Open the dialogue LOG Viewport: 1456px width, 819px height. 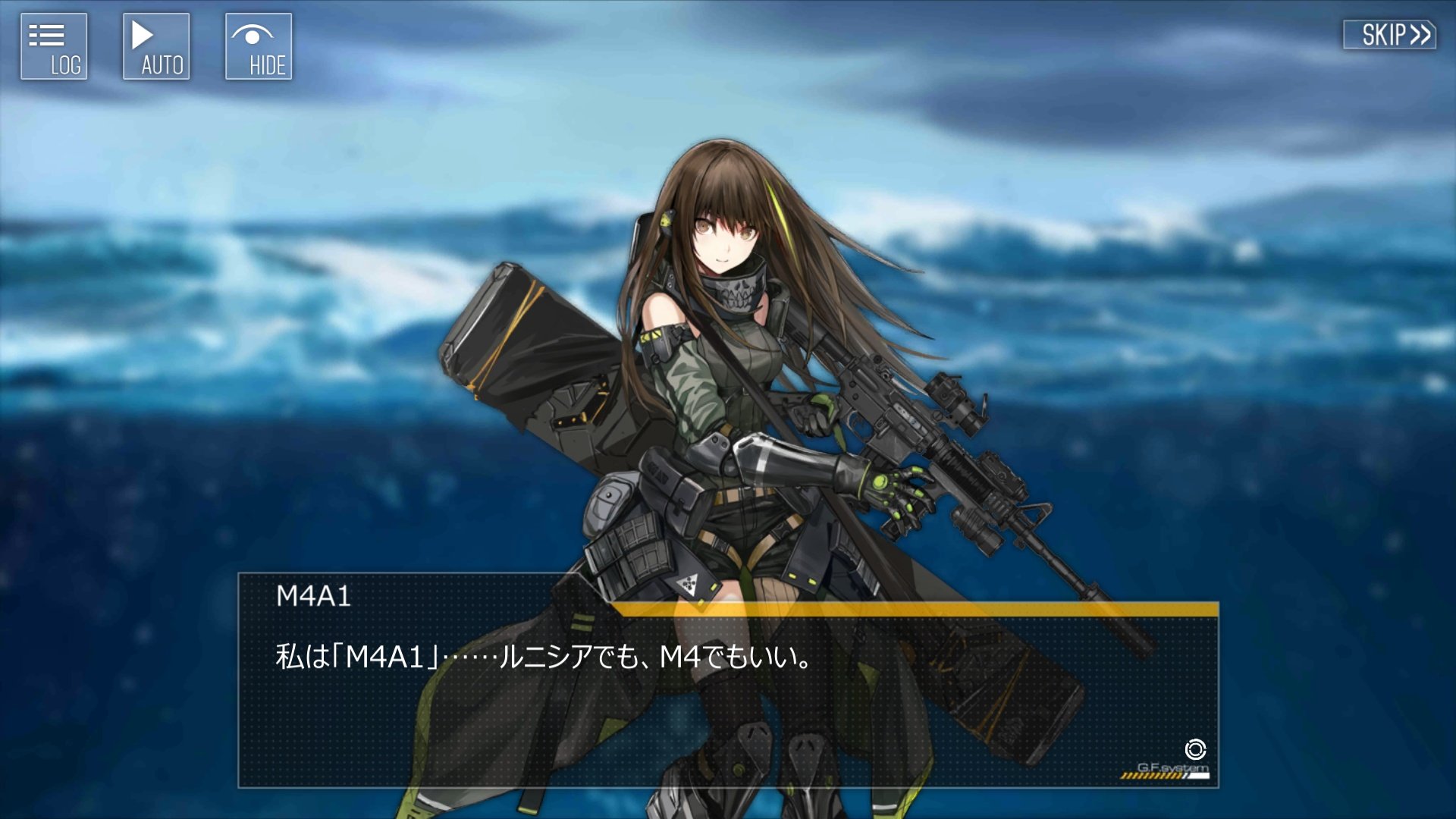(54, 46)
